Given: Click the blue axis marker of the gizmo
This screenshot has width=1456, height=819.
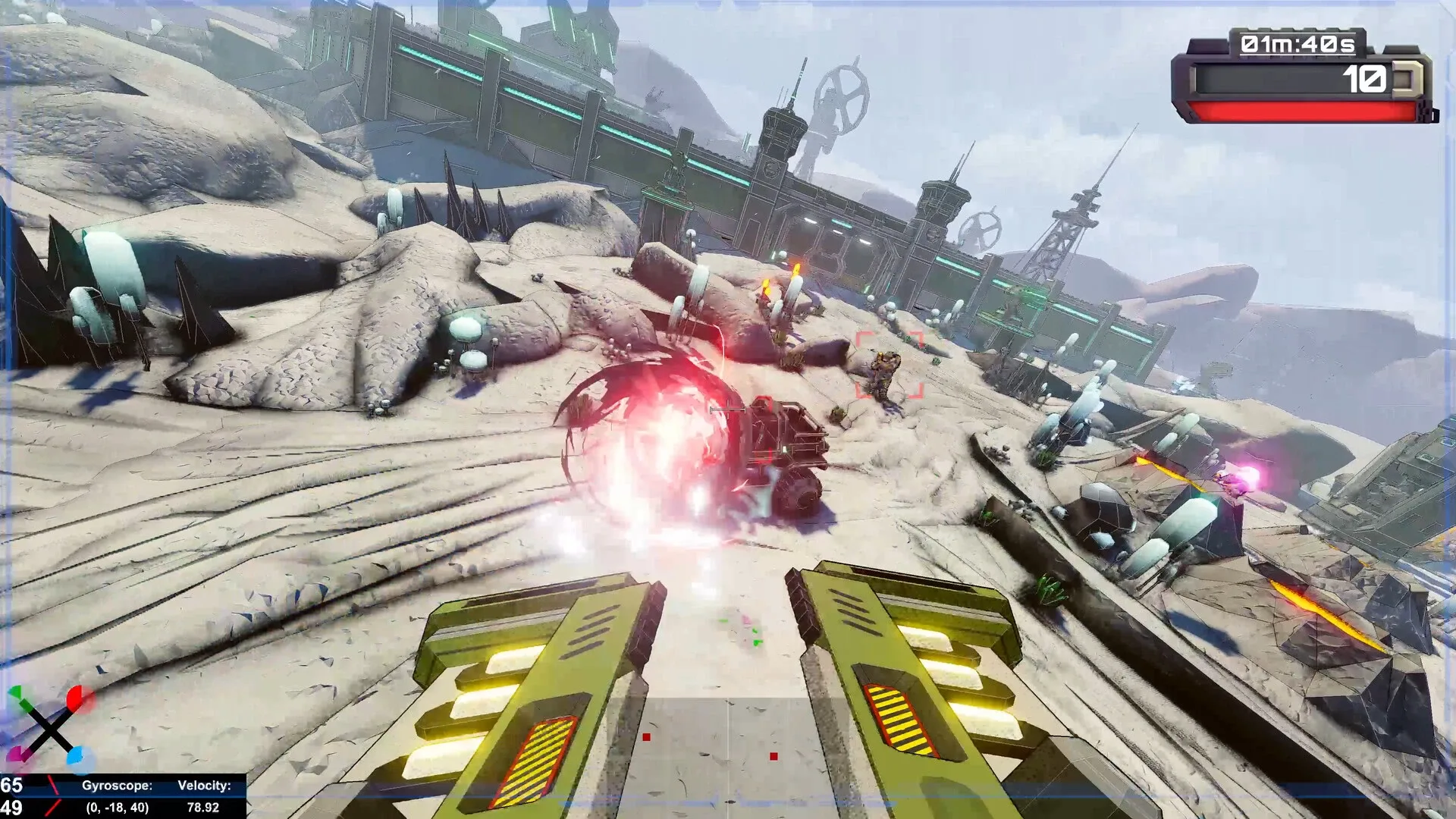Looking at the screenshot, I should pos(76,755).
